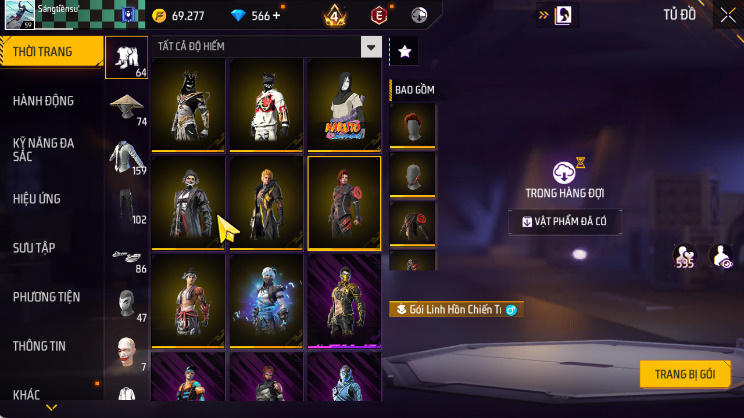Close the wardrobe with the X button
Screen dimensions: 744x418
[727, 14]
